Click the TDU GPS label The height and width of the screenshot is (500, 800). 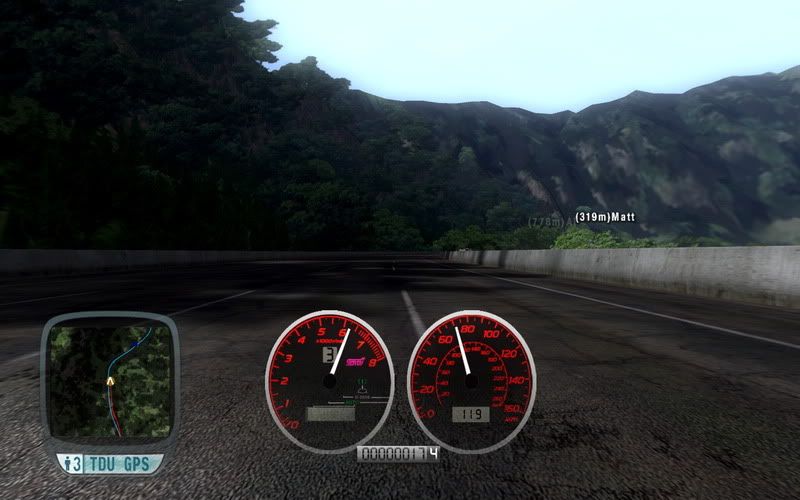[118, 463]
